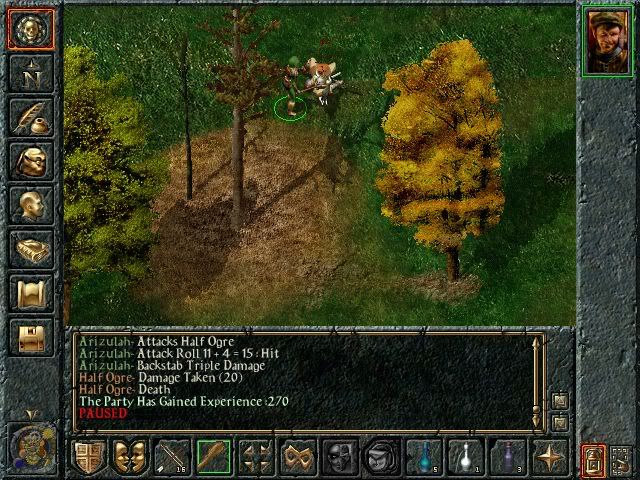Open the inventory via helmeted head icon
The width and height of the screenshot is (640, 480).
click(x=29, y=162)
